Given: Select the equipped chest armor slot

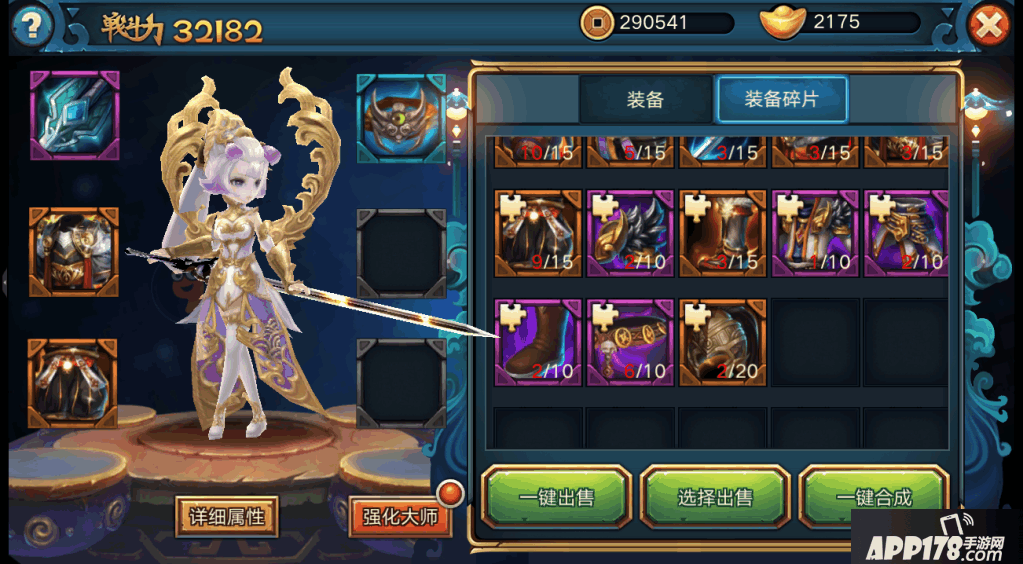Looking at the screenshot, I should click(74, 252).
